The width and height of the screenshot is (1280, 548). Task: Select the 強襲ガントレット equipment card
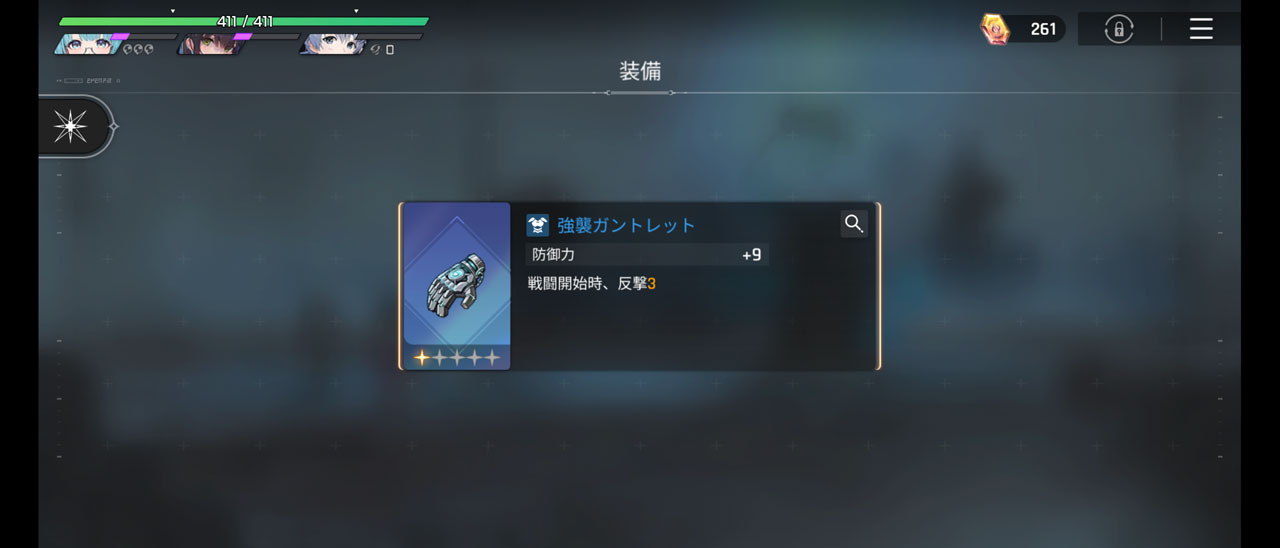click(x=639, y=286)
